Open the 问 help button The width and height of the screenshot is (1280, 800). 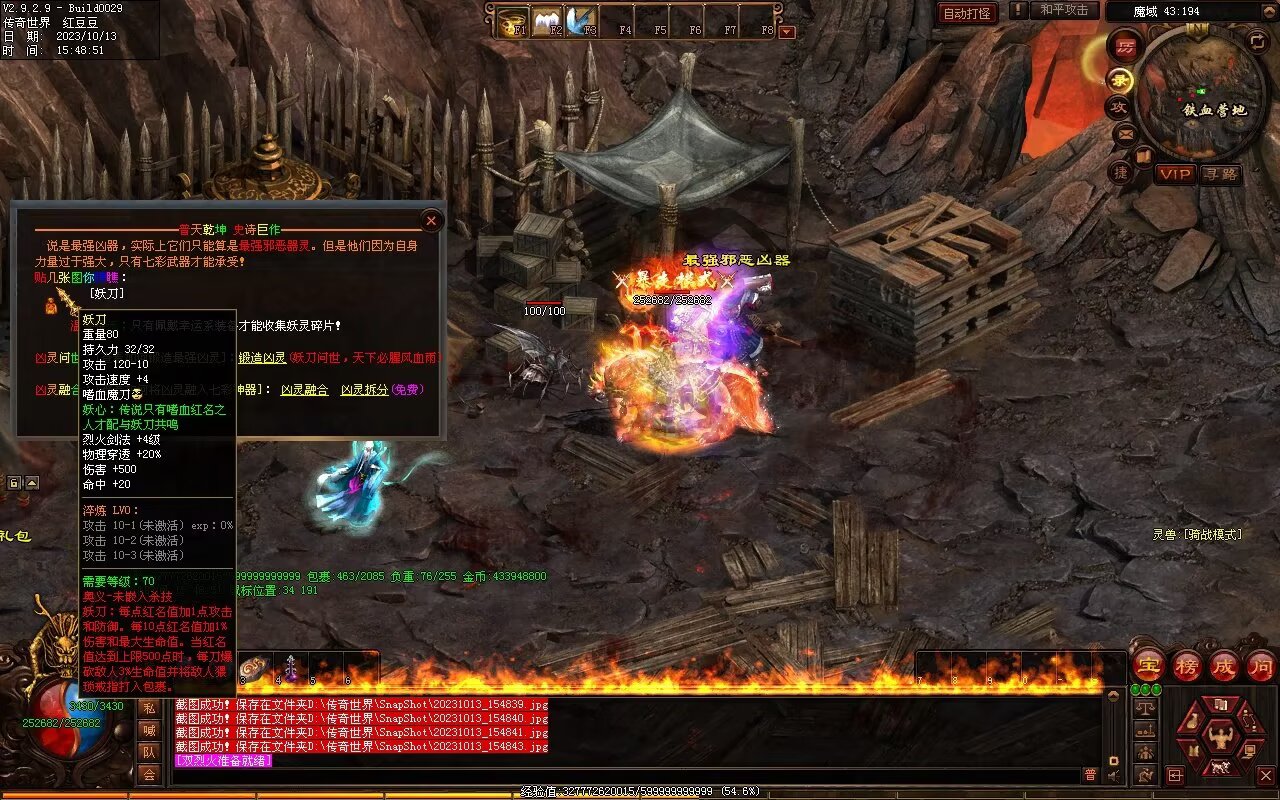(x=1261, y=666)
